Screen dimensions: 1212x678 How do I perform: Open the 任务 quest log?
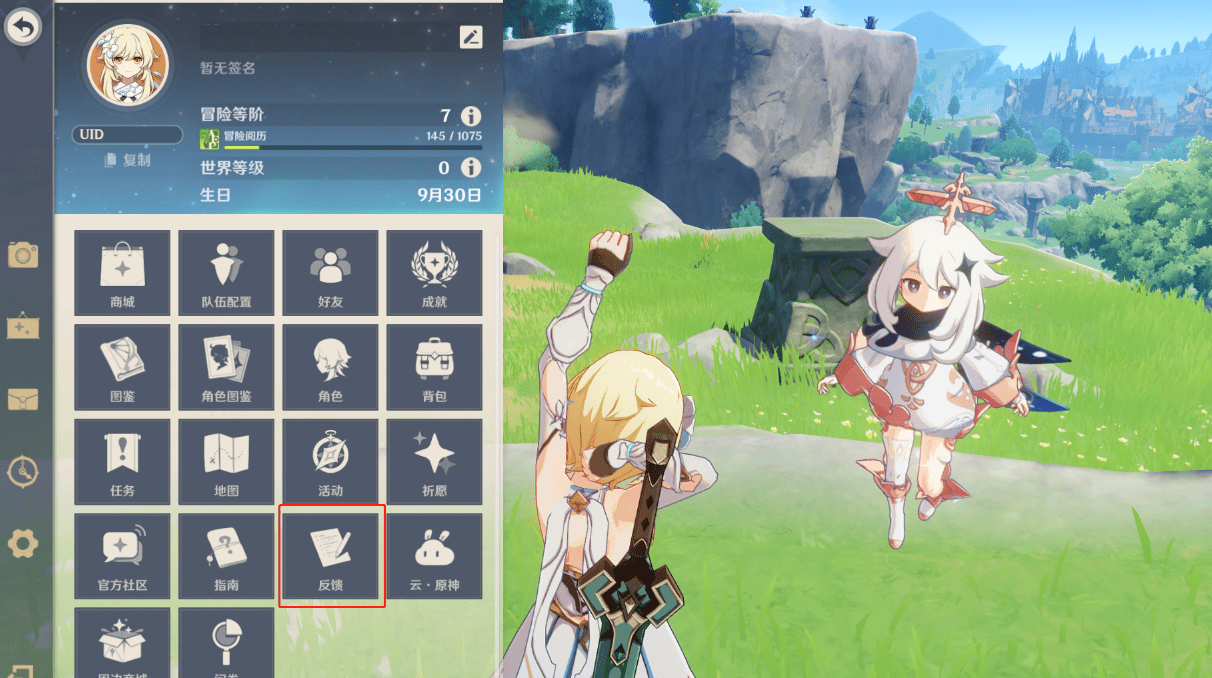[x=123, y=462]
